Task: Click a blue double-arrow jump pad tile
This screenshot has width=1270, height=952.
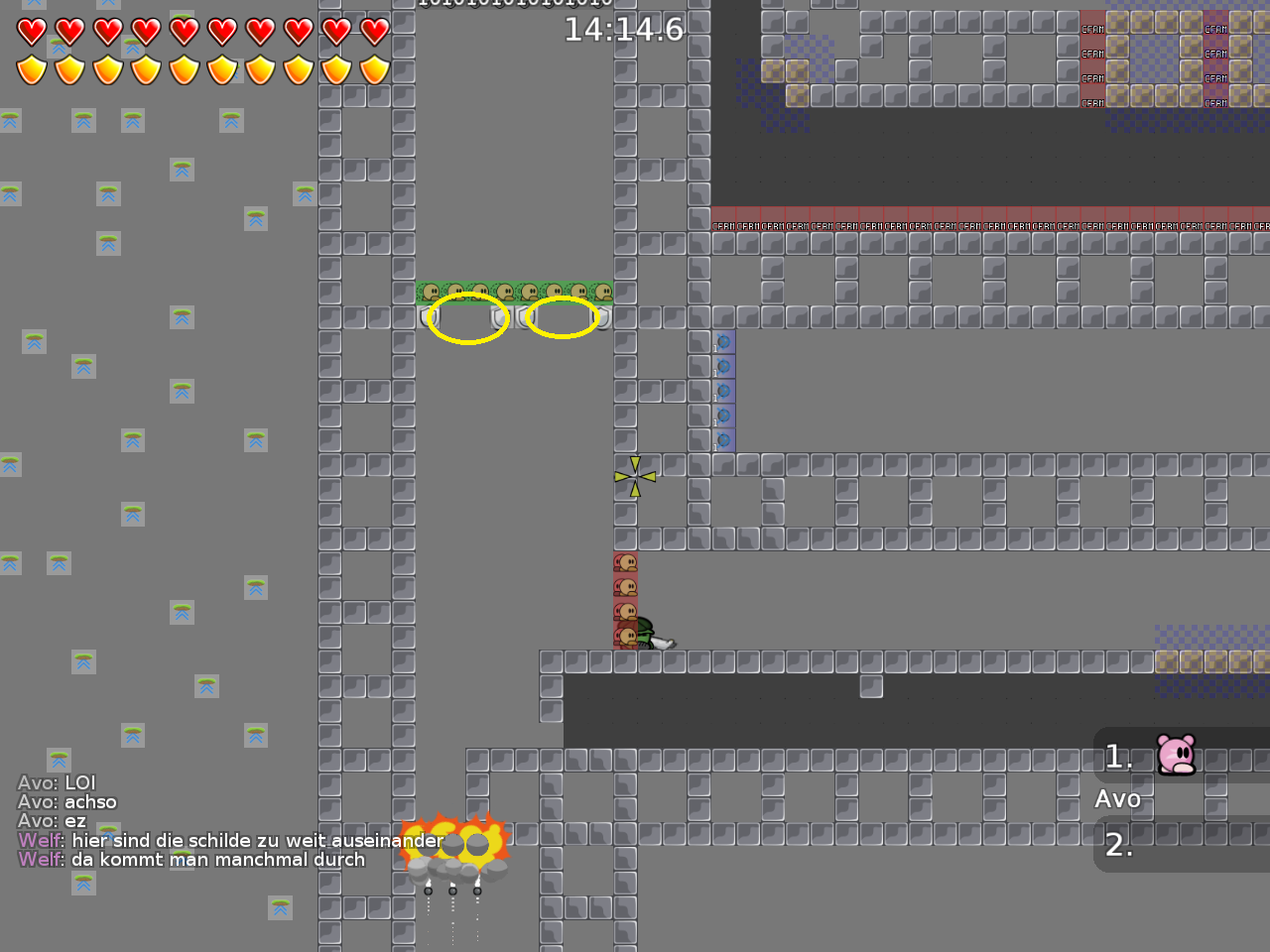Action: point(82,120)
